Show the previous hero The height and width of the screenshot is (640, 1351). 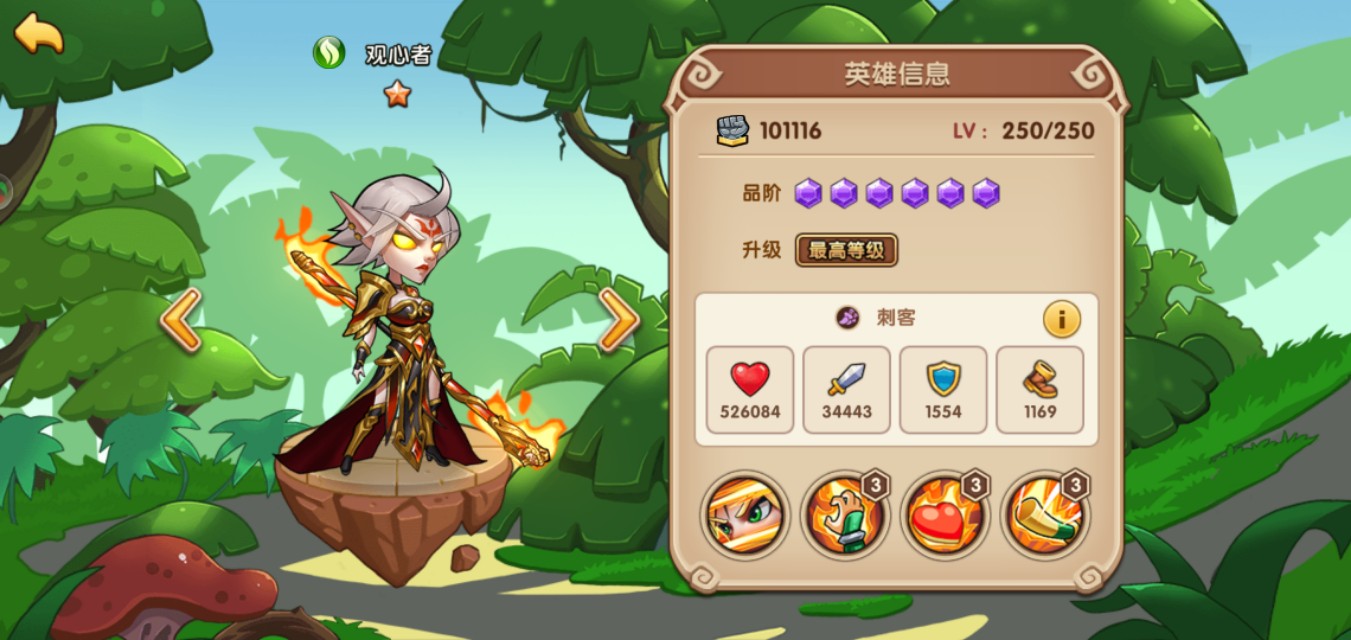[x=182, y=321]
